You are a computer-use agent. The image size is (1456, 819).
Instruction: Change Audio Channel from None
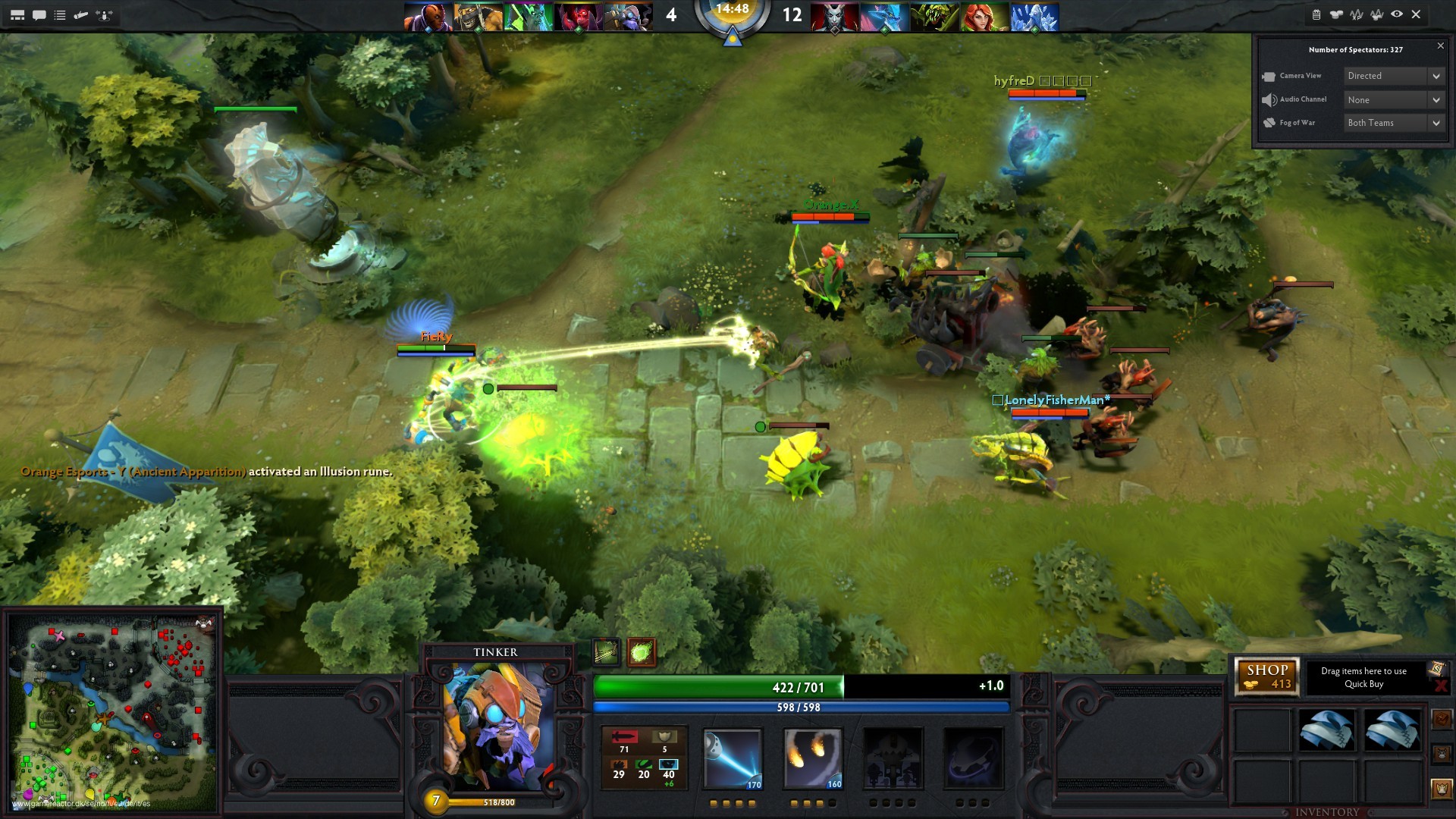tap(1392, 99)
